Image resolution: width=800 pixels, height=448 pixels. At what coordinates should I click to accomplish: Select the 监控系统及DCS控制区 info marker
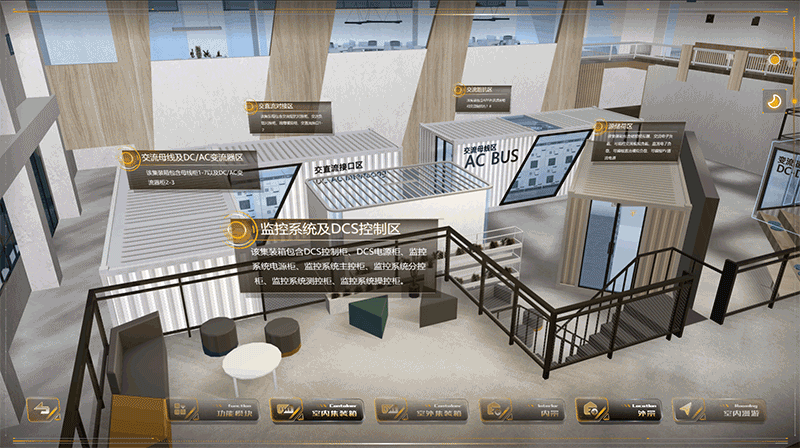click(x=238, y=230)
